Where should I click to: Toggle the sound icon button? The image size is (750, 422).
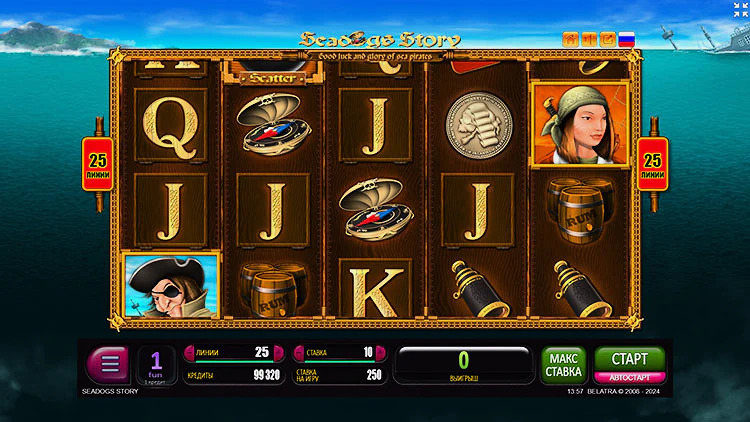point(589,39)
